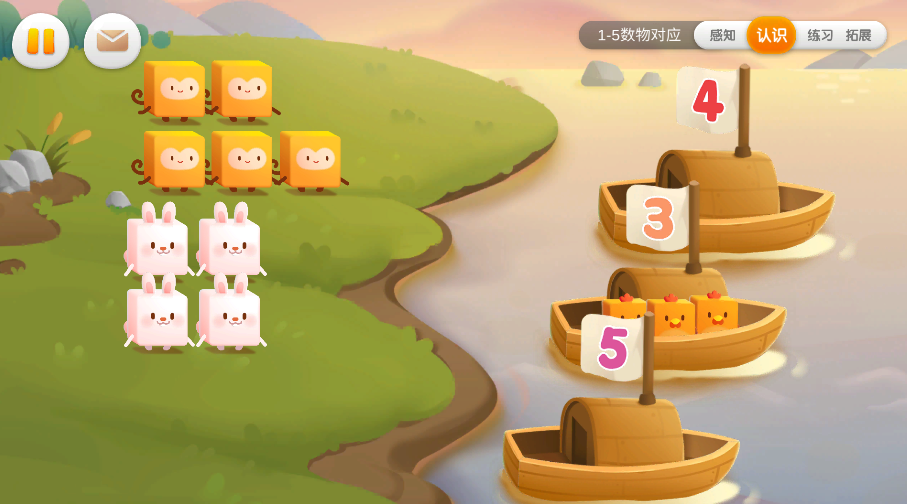Pause the game with the orange pause button
Image resolution: width=907 pixels, height=504 pixels.
(41, 41)
